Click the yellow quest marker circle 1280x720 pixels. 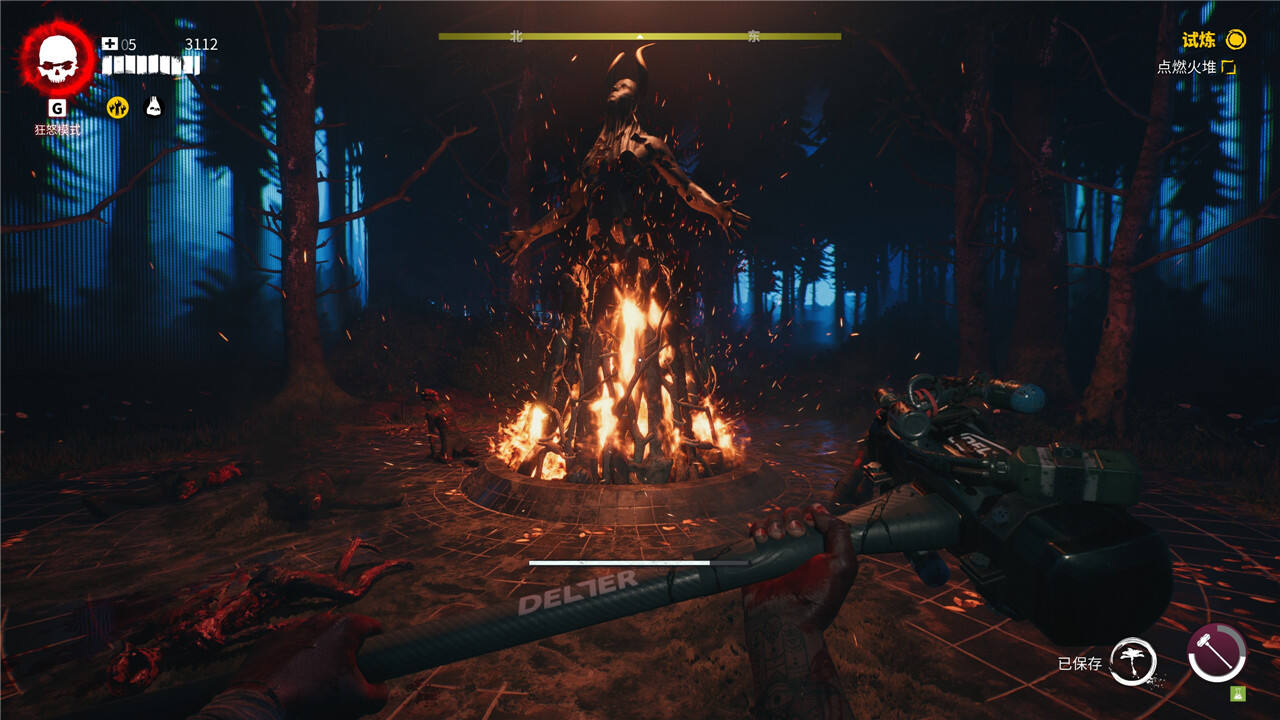tap(1237, 40)
